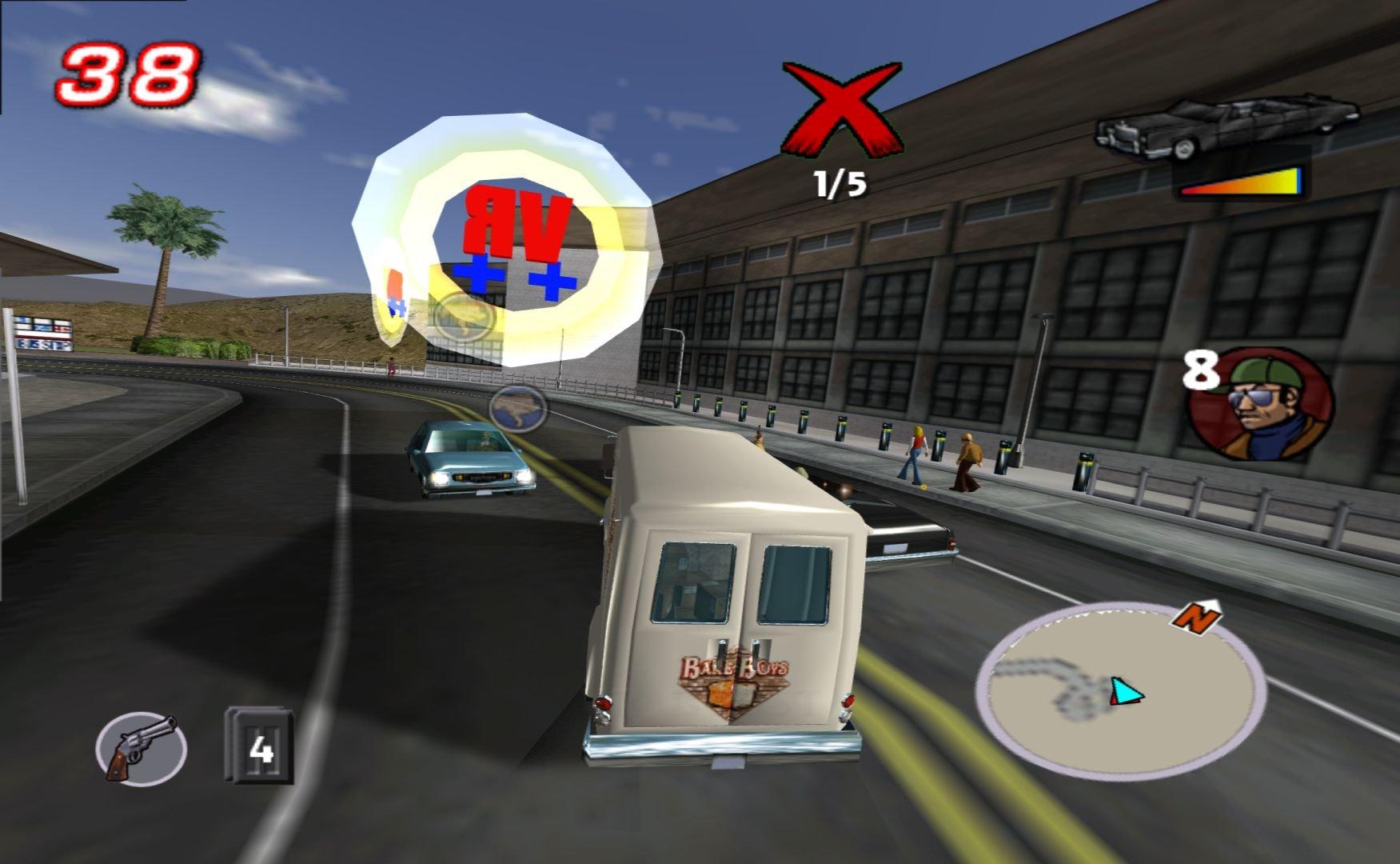Click the cyan player arrow on the minimap

pos(1127,692)
